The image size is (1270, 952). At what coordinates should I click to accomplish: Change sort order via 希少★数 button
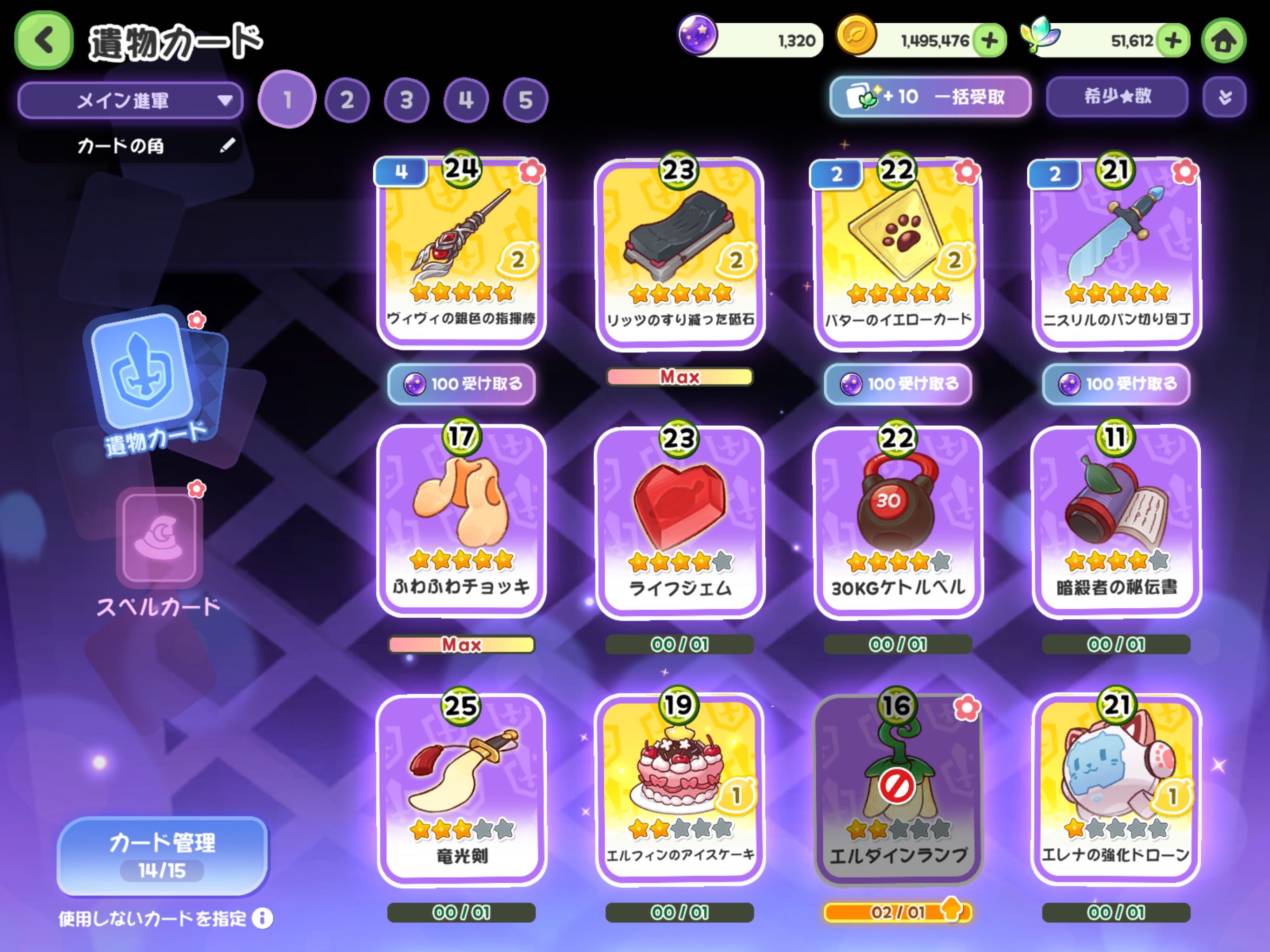pyautogui.click(x=1117, y=97)
